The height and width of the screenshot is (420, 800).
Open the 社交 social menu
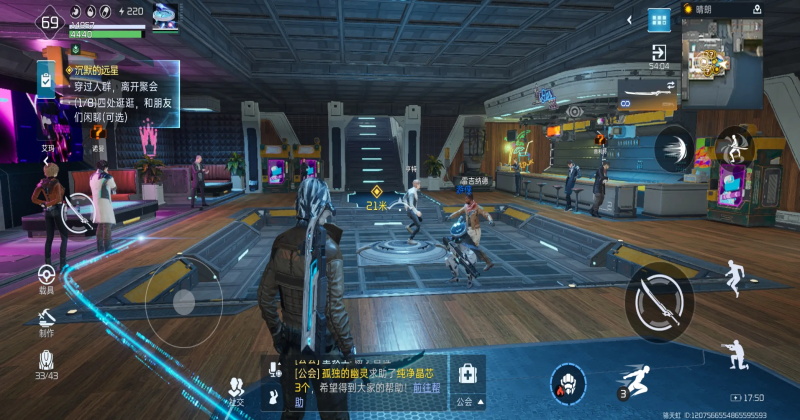click(236, 389)
